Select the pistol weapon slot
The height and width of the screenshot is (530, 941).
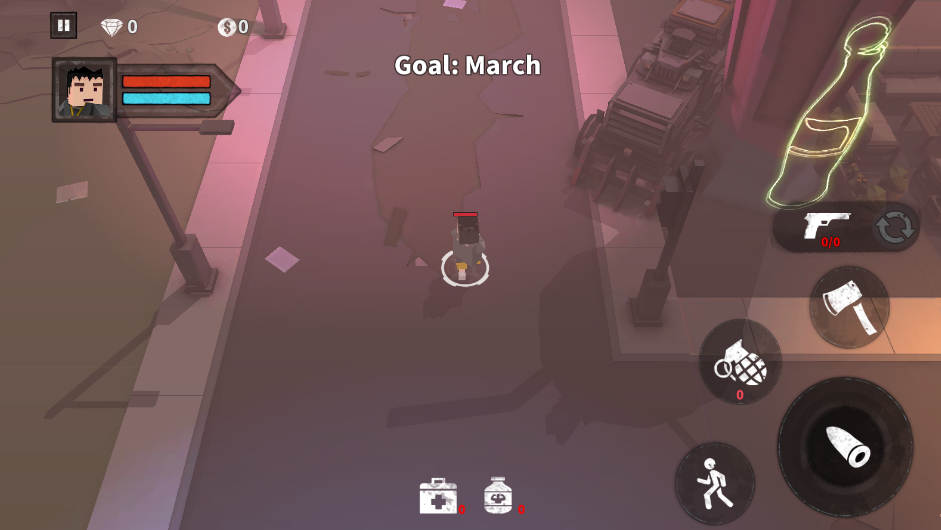[825, 226]
